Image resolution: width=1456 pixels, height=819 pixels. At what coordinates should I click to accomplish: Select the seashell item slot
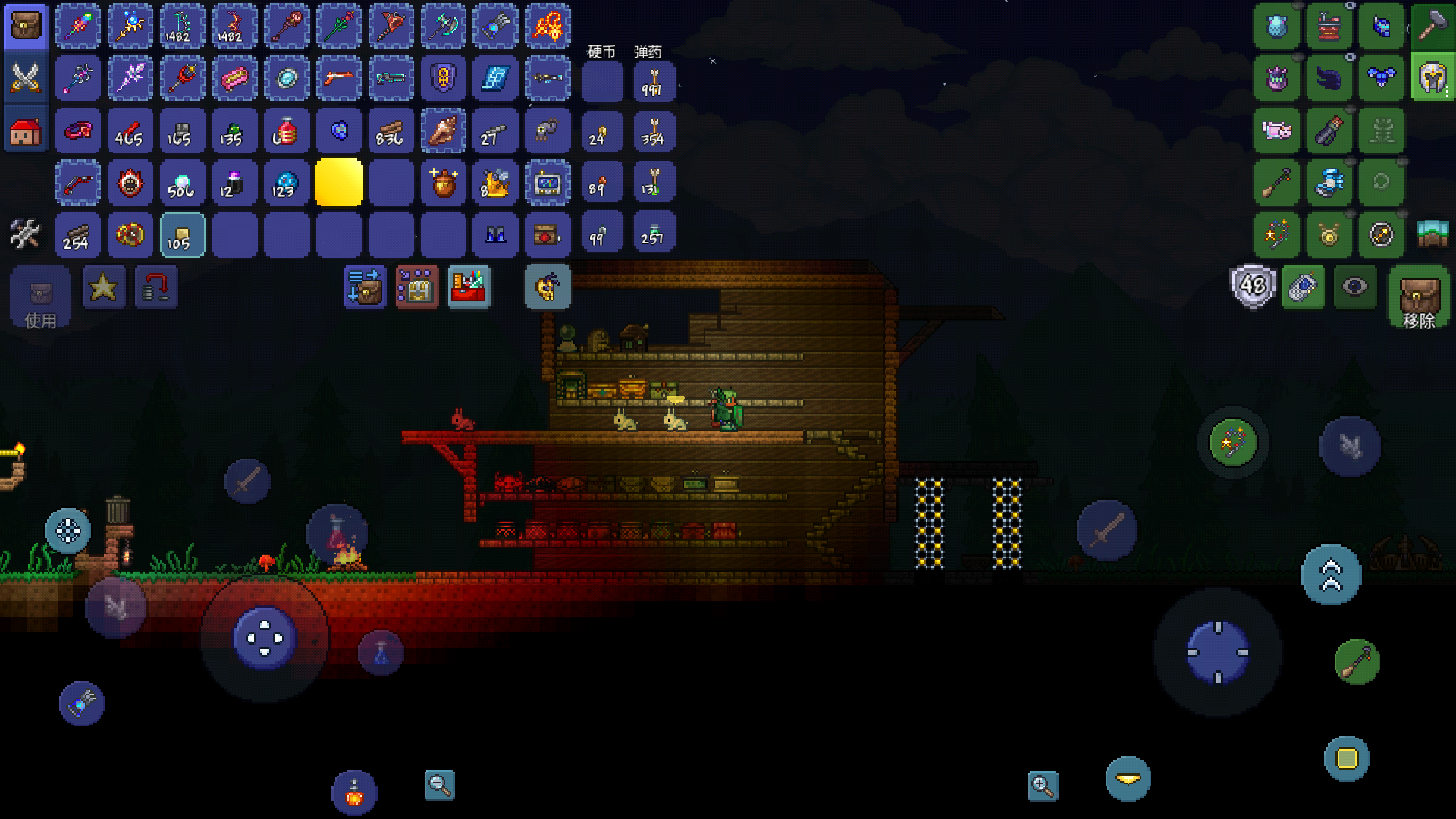pyautogui.click(x=444, y=131)
